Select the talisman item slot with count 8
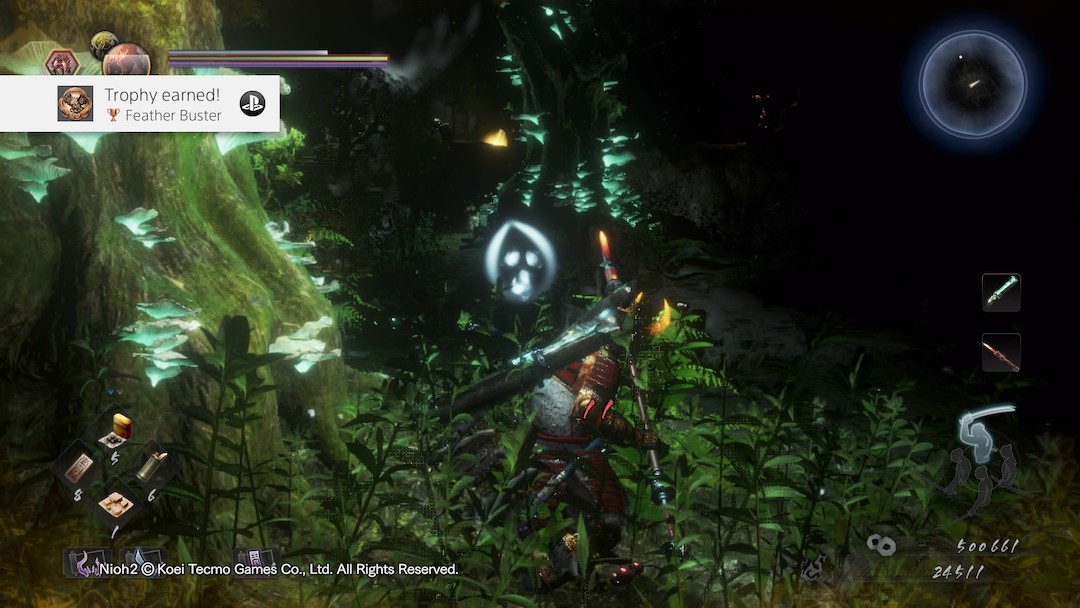 pyautogui.click(x=79, y=469)
